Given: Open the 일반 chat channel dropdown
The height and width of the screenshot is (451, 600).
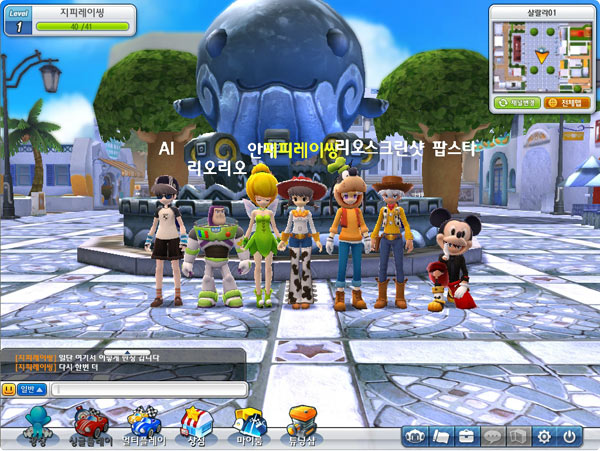Looking at the screenshot, I should (x=32, y=388).
